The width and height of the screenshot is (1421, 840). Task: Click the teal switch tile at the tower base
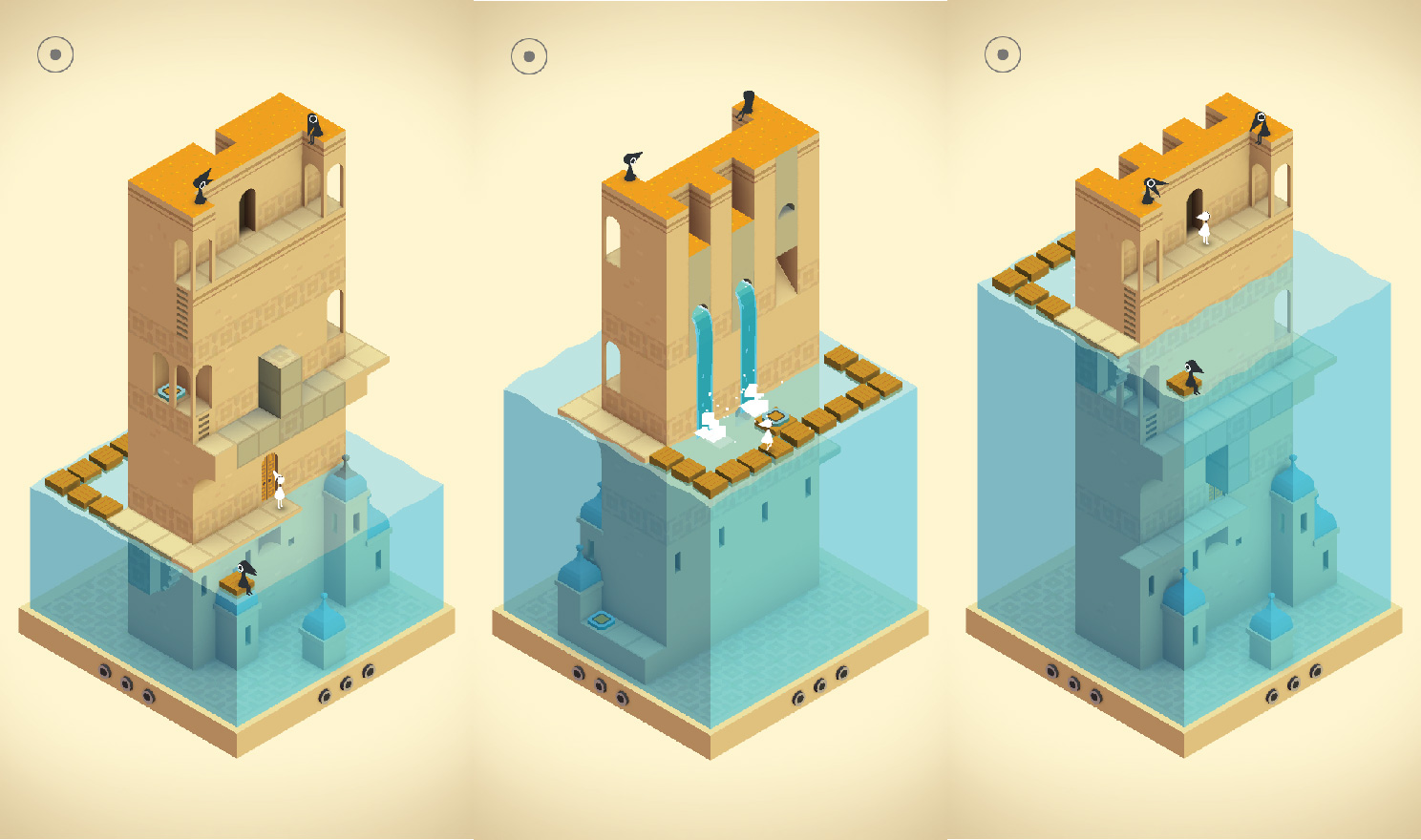pos(602,620)
